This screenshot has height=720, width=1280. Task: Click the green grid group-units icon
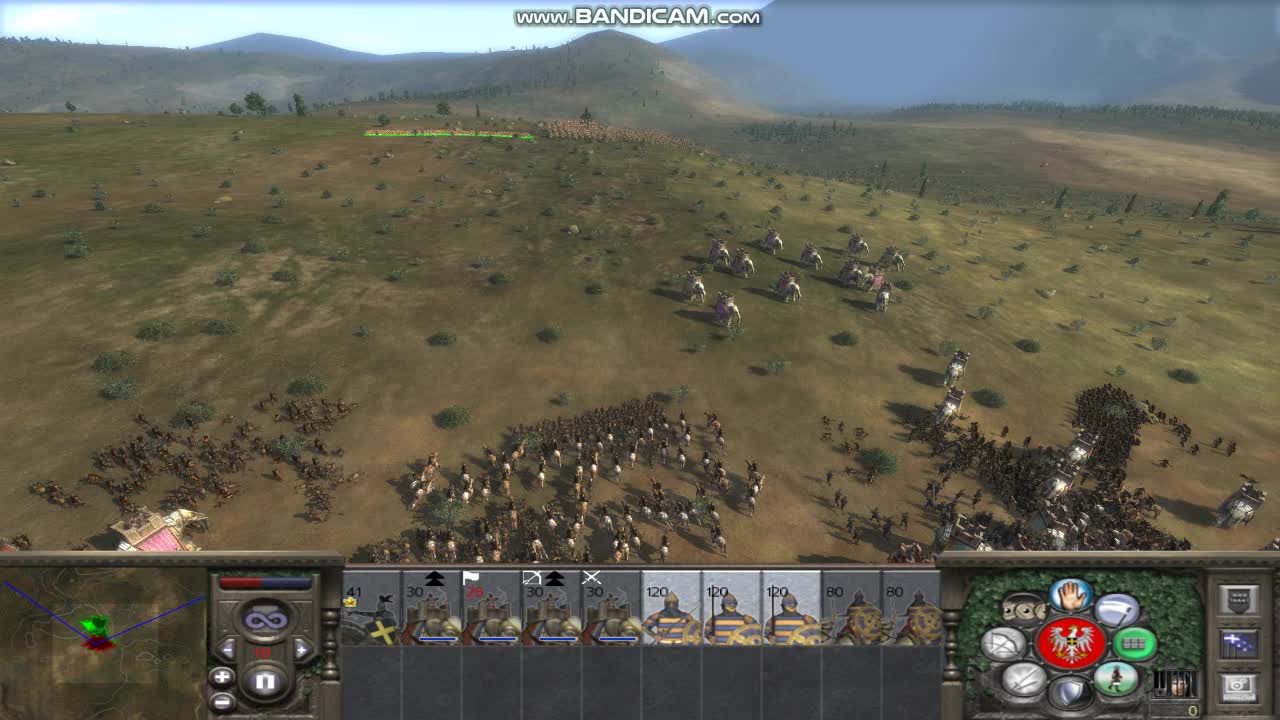click(1132, 643)
